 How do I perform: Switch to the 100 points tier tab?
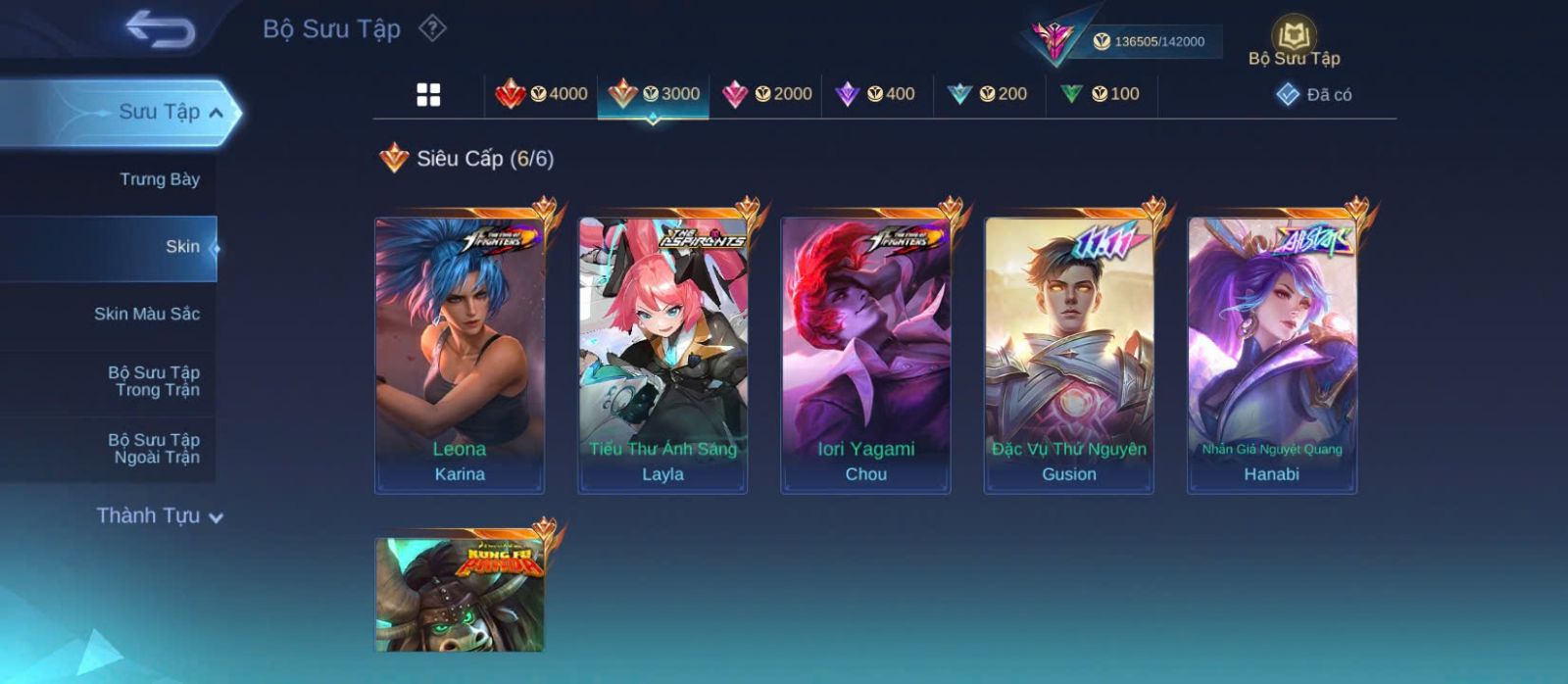1101,94
